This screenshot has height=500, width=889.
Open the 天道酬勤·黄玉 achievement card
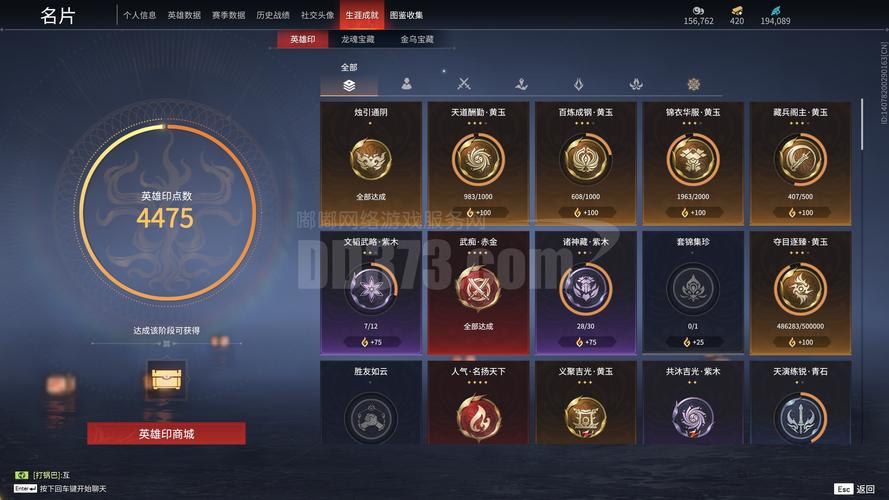(x=478, y=162)
